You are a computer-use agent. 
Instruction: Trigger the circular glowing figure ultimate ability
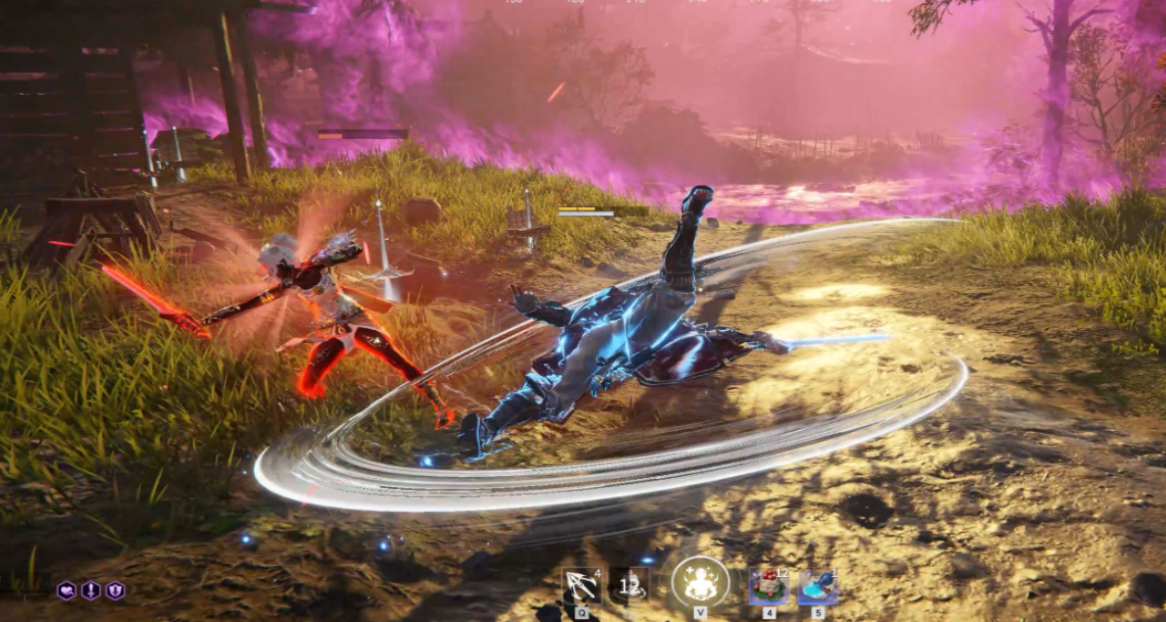click(x=700, y=583)
